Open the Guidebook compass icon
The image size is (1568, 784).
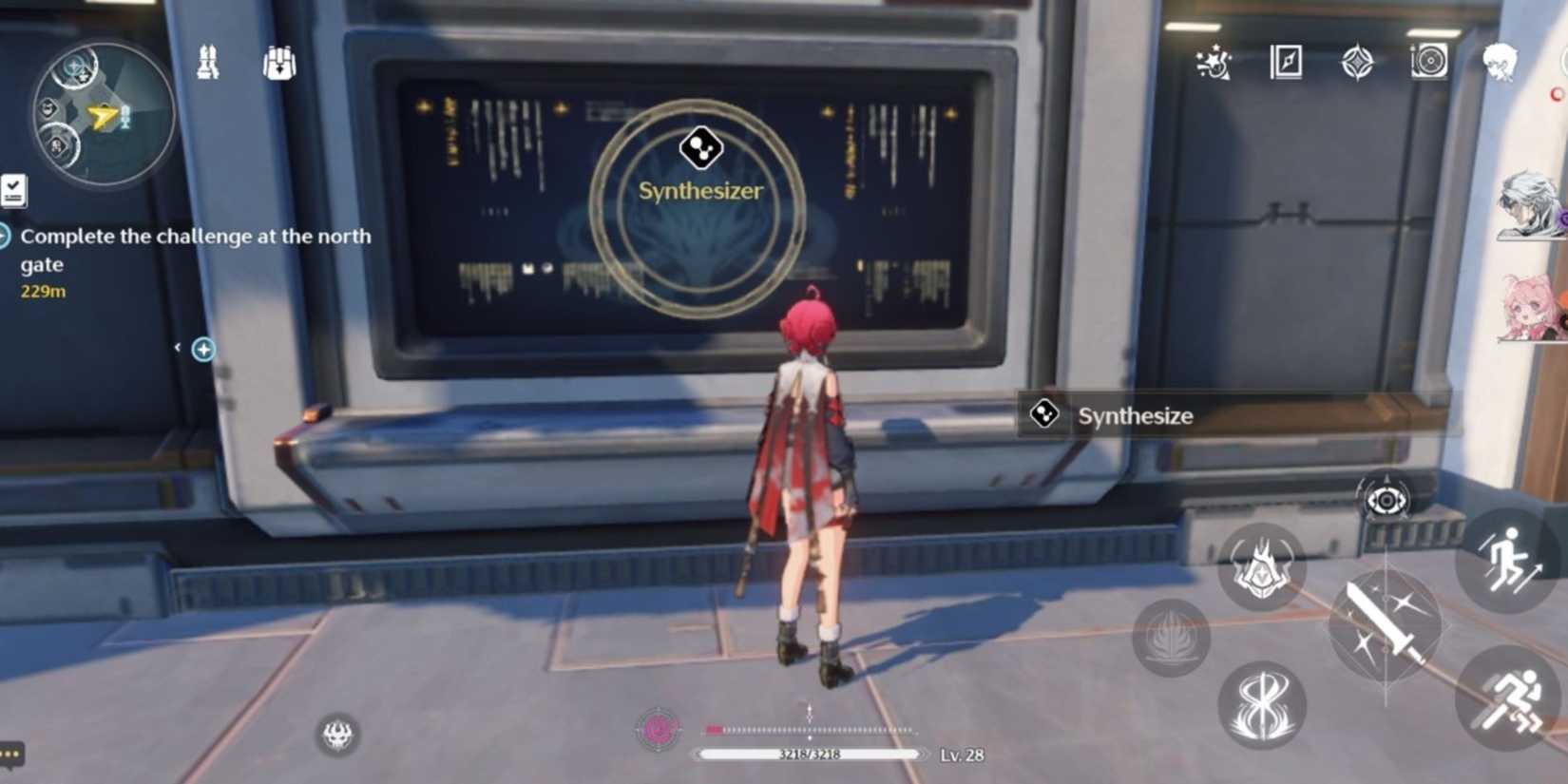[x=1284, y=63]
